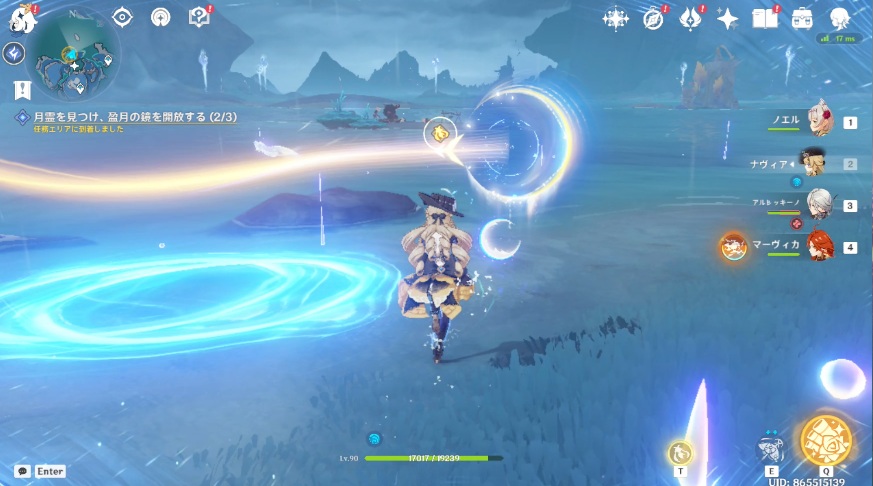Open the quest navigation target icon
Screen dimensions: 873x486
coord(123,17)
